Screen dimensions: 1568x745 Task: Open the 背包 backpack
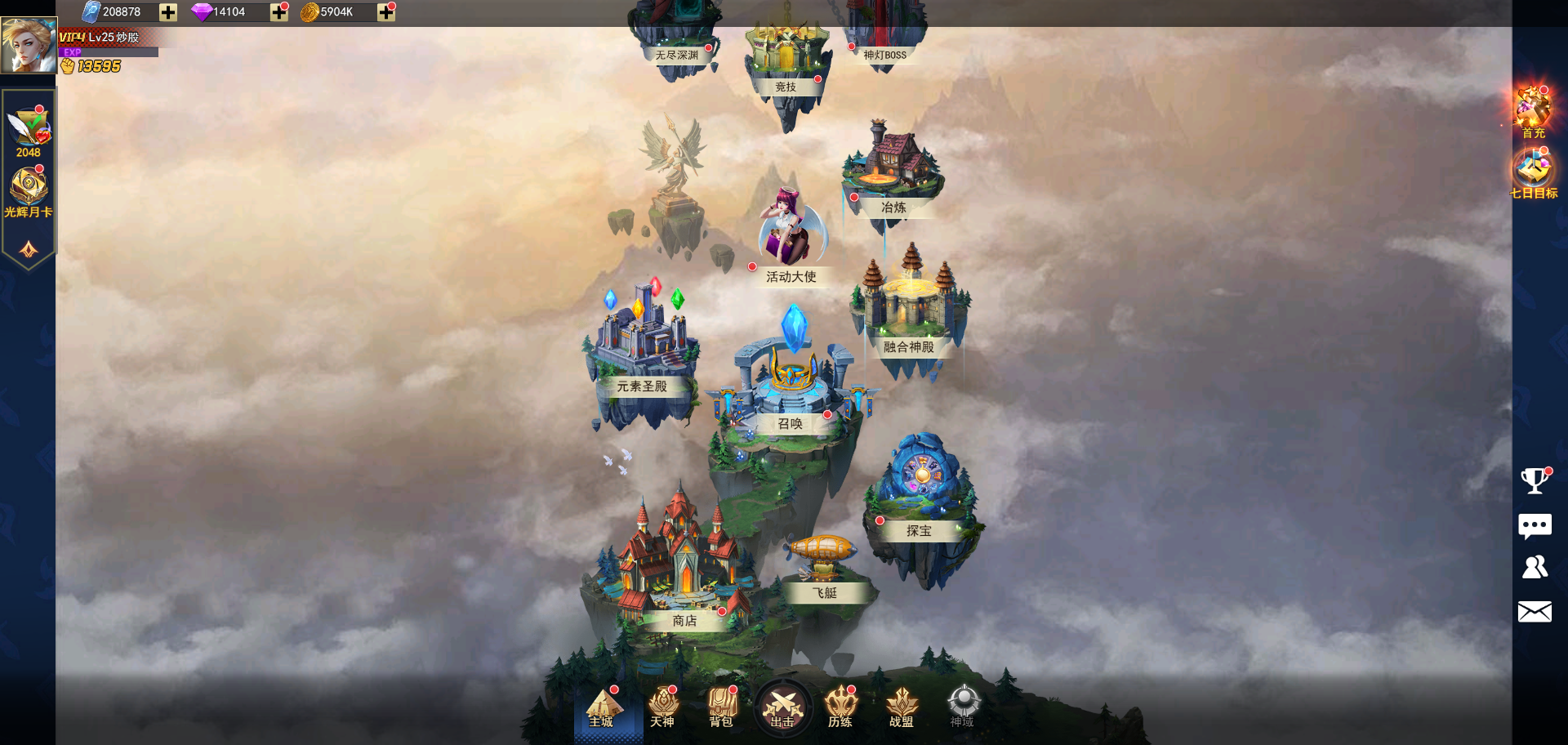[722, 707]
